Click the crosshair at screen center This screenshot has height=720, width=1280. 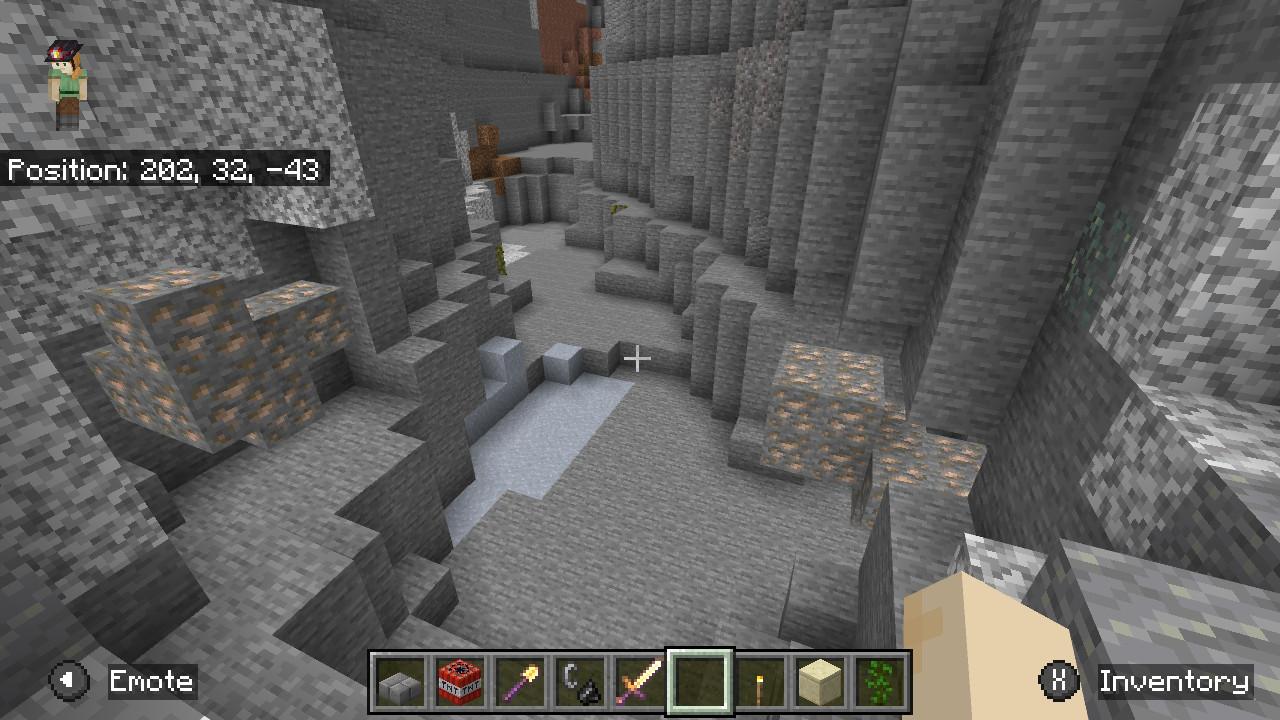[x=639, y=357]
